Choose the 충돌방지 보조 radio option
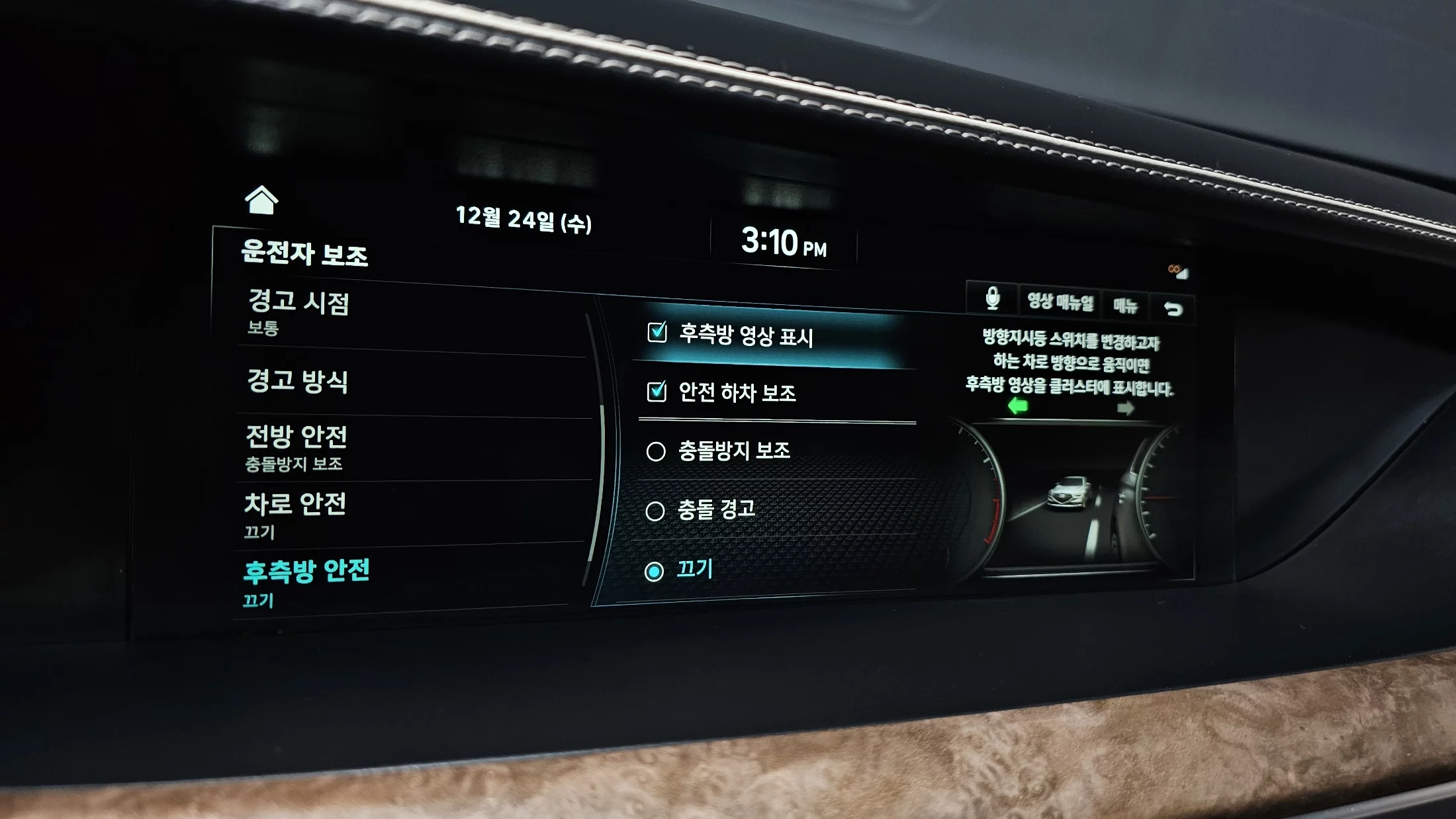Screen dimensions: 1456x819 click(656, 451)
